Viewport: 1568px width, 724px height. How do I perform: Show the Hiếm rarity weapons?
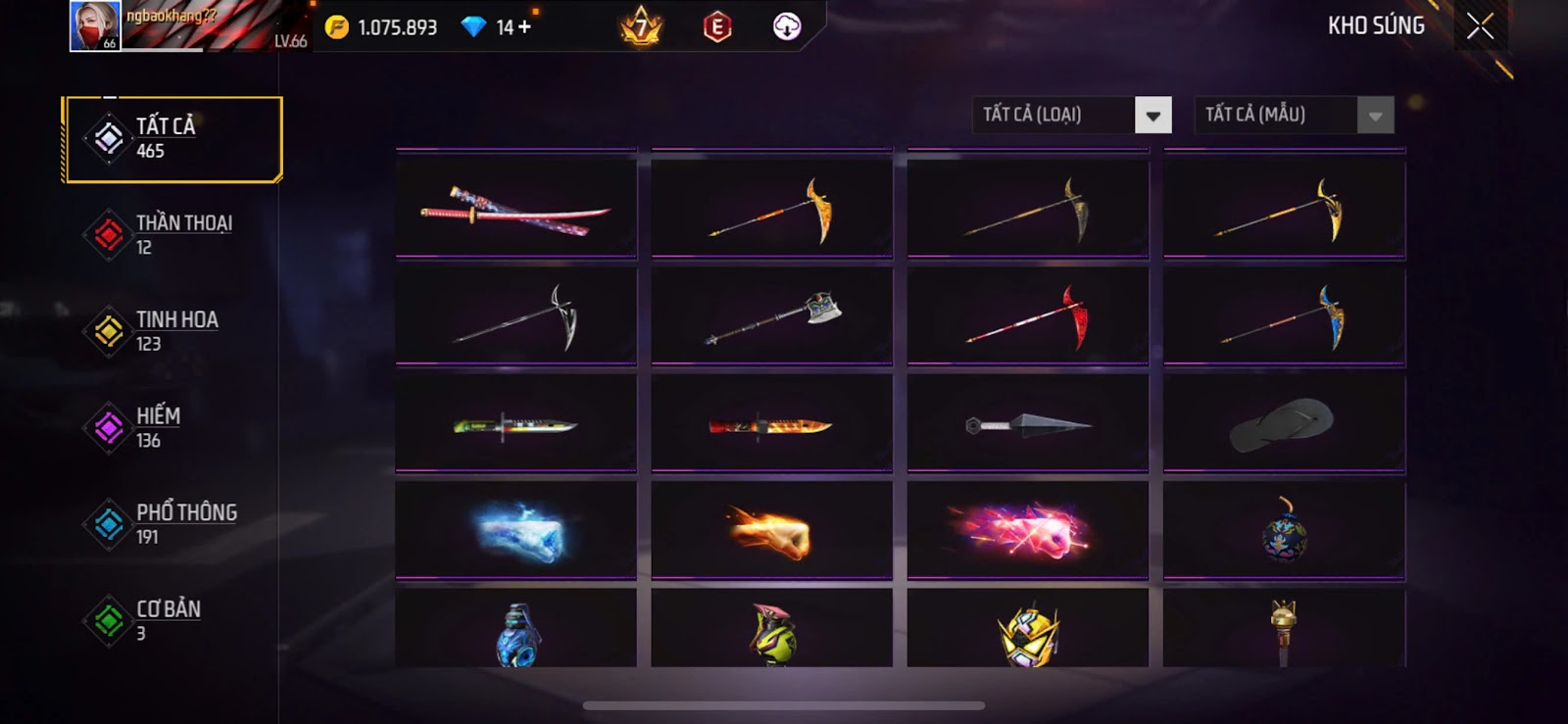(172, 428)
